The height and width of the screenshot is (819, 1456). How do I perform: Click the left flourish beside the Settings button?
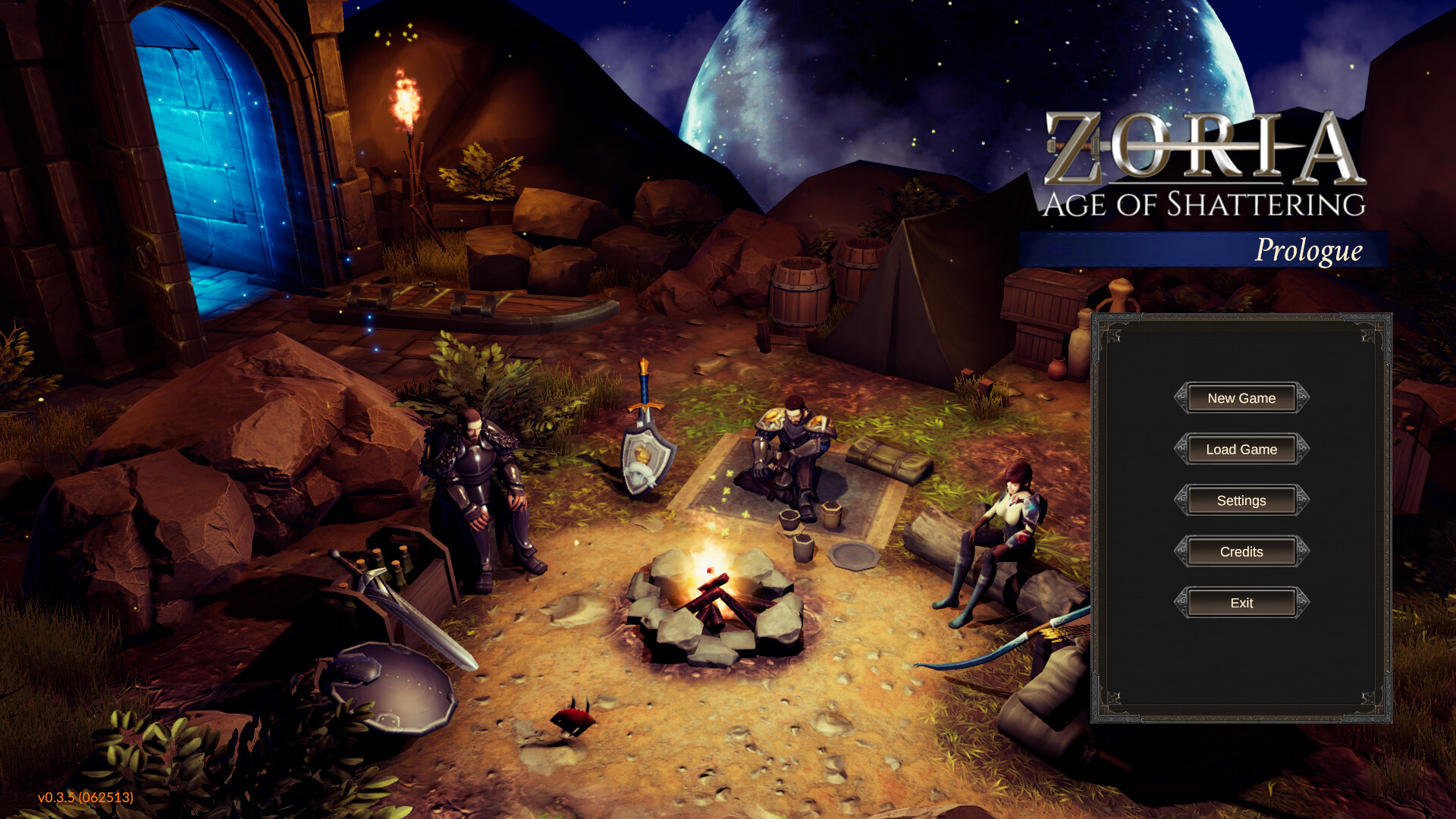point(1181,500)
